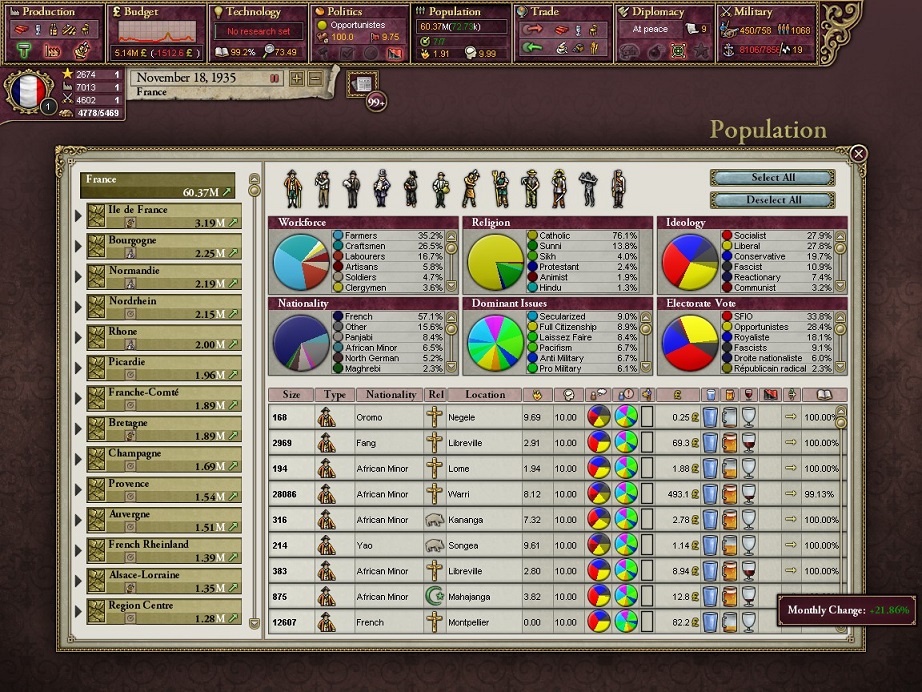Increase game speed with plus button

[297, 78]
